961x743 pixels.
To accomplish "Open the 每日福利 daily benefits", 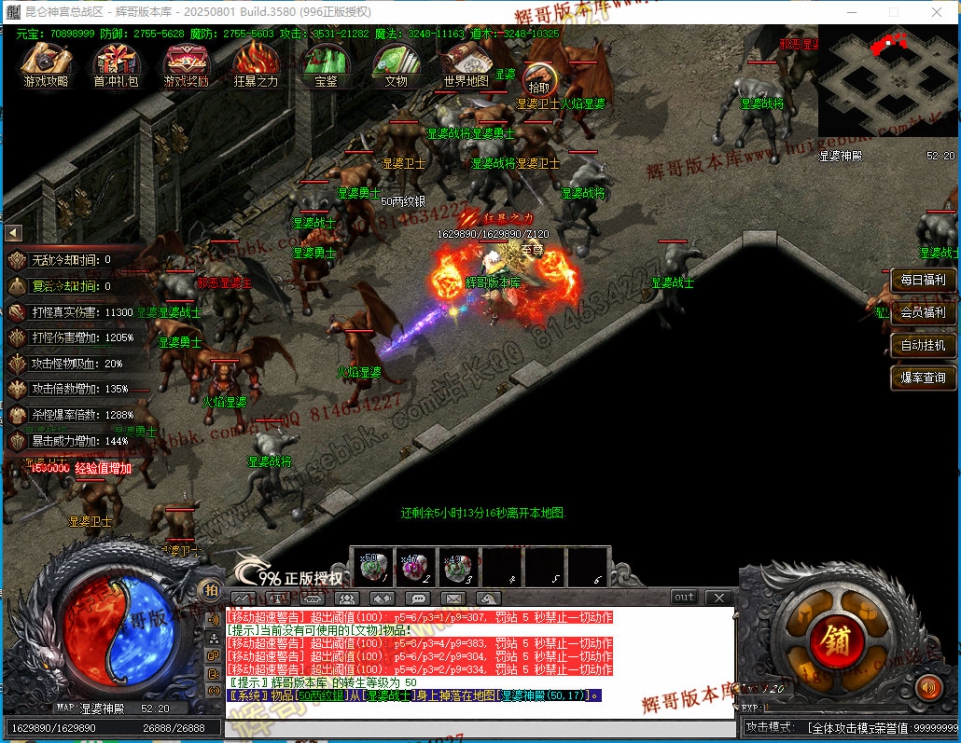I will [x=922, y=280].
